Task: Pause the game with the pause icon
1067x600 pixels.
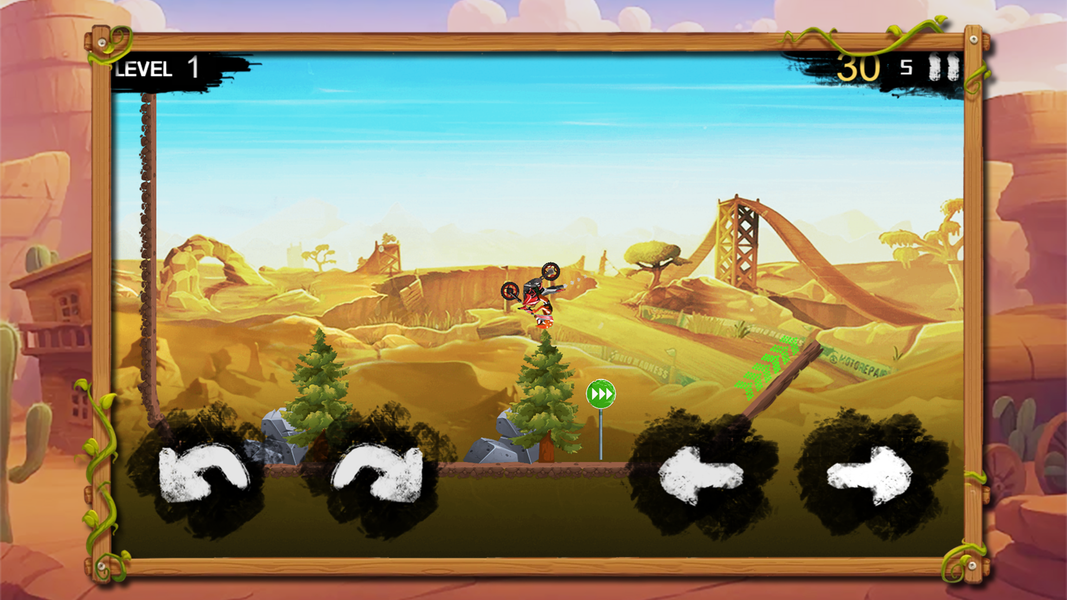Action: (943, 68)
